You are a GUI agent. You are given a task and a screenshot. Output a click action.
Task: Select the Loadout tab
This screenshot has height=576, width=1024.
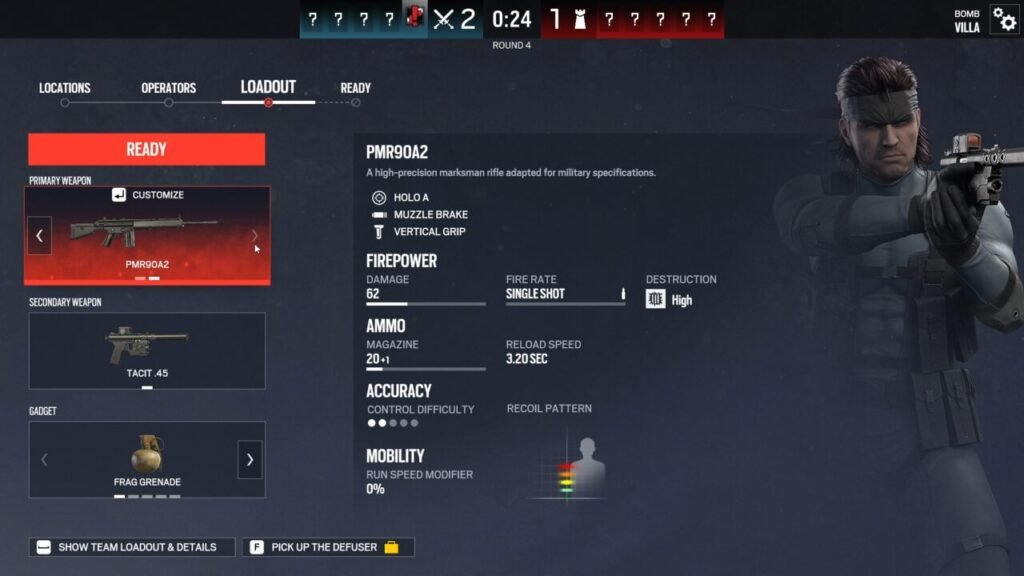tap(268, 88)
